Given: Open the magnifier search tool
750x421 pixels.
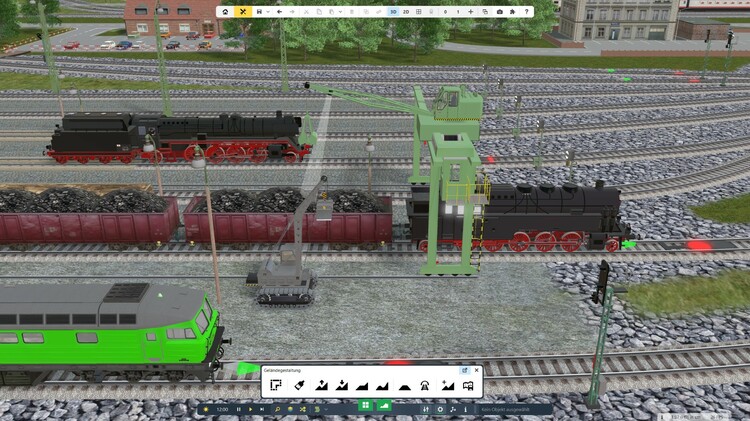Looking at the screenshot, I should tap(278, 409).
